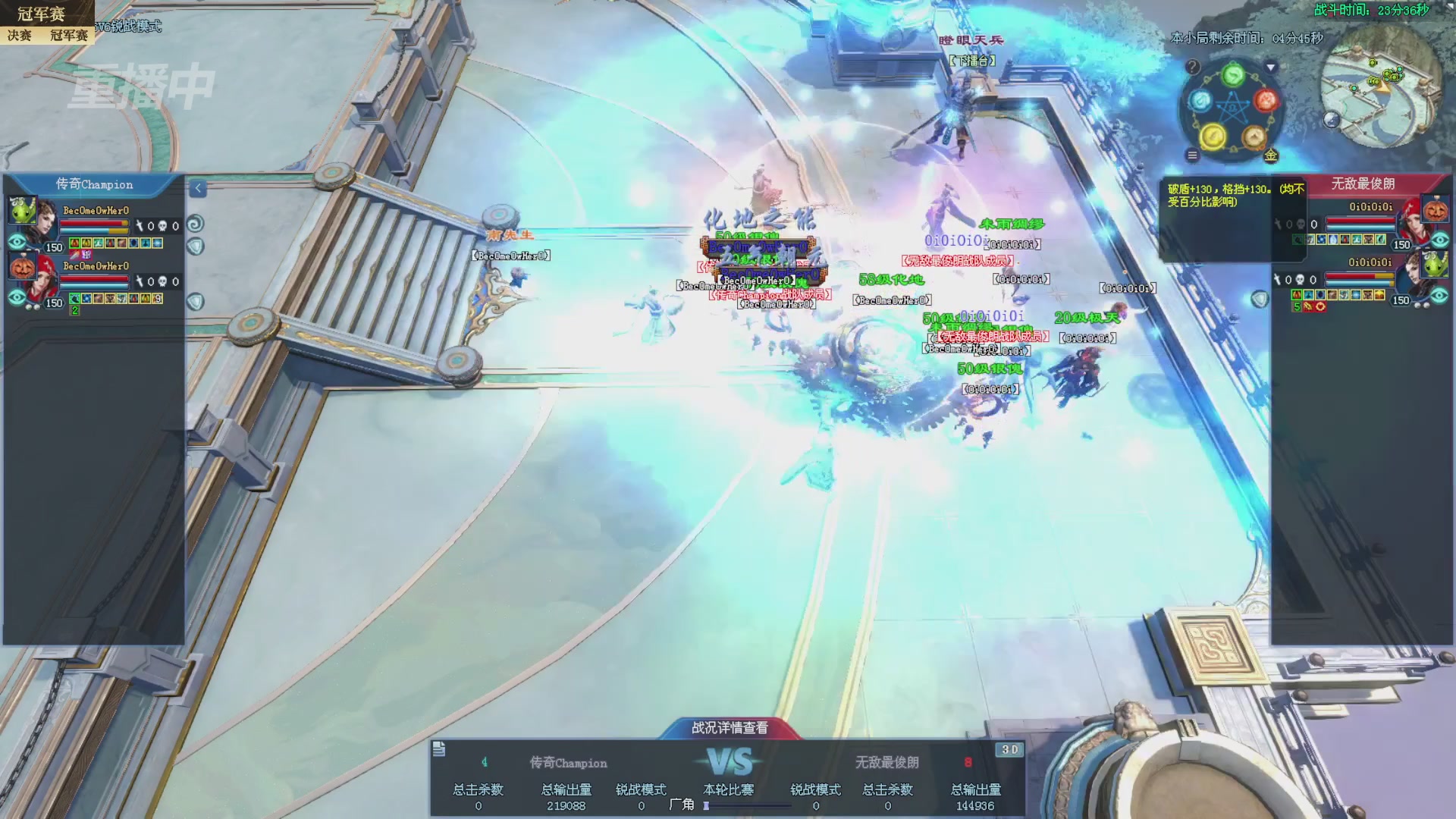Select the green wood element orb
Image resolution: width=1456 pixels, height=819 pixels.
tap(1234, 74)
